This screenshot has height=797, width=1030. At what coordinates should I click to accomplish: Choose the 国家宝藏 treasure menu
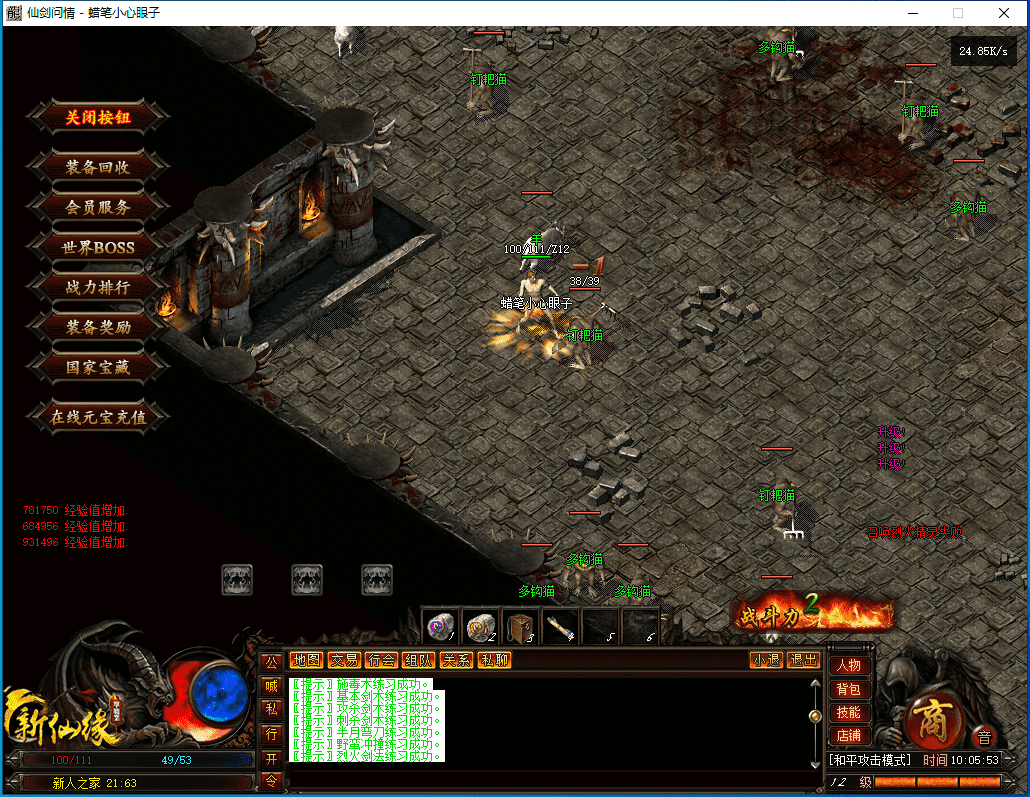(98, 367)
